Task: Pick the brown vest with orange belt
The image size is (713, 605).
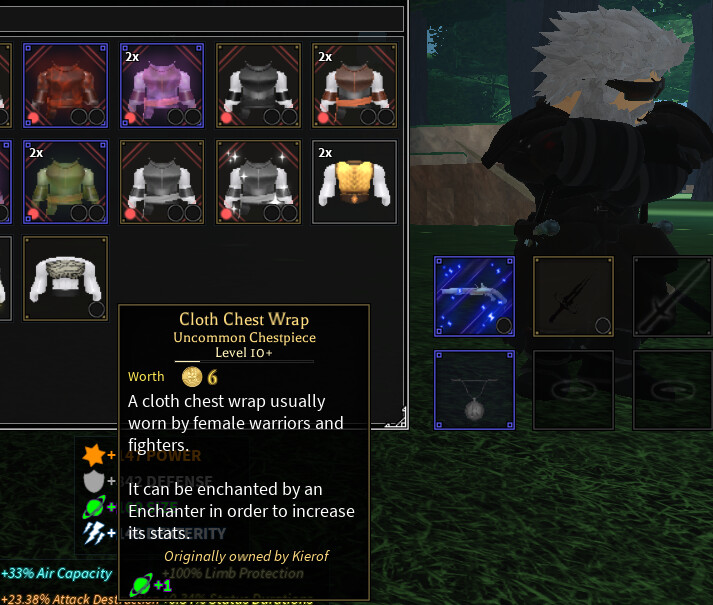Action: point(354,85)
